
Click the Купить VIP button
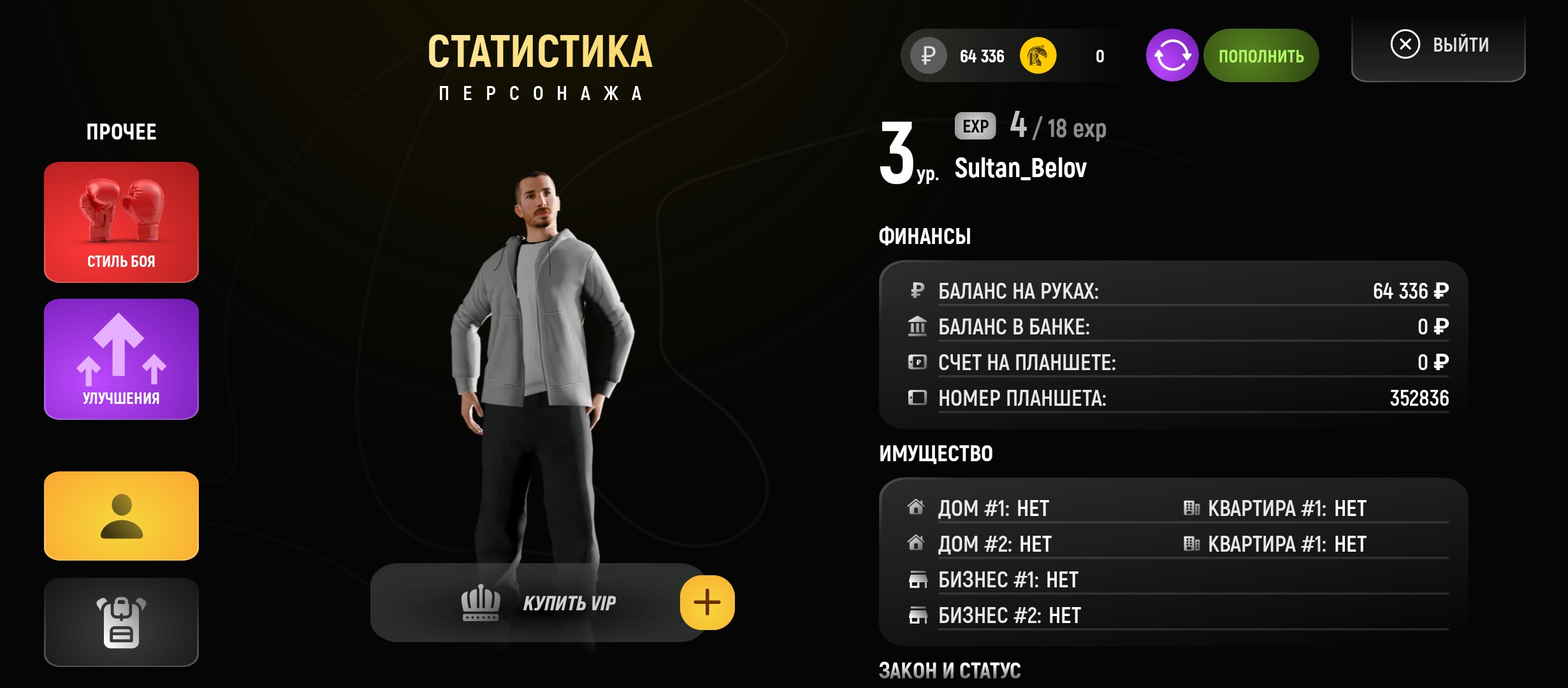[539, 603]
